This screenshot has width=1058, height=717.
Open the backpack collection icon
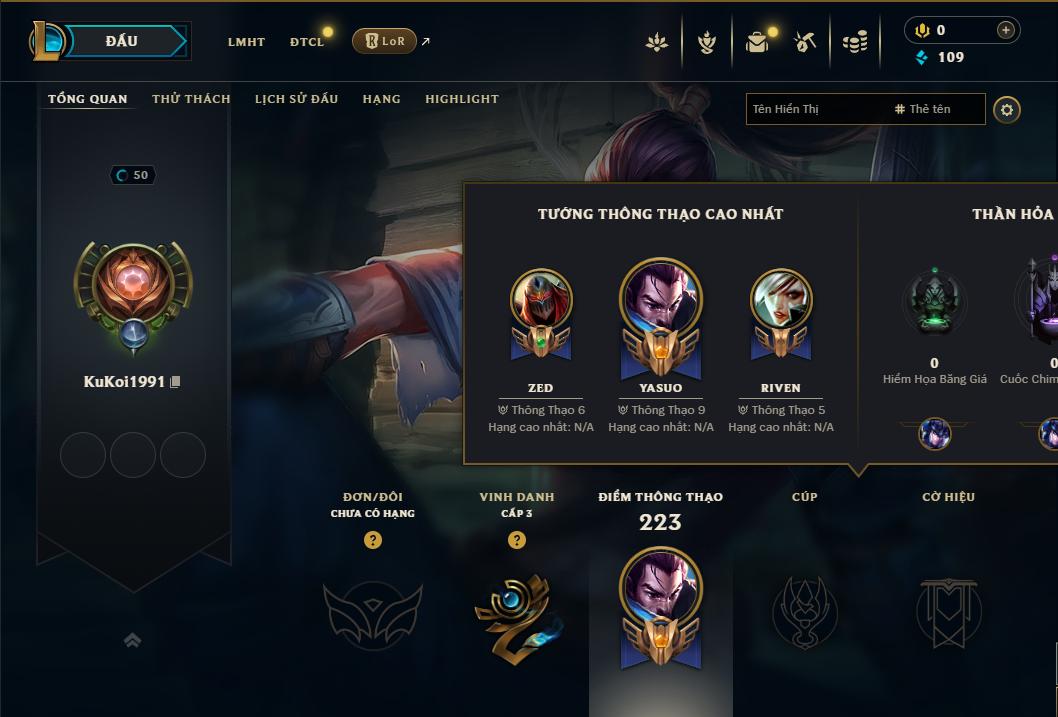[x=757, y=42]
